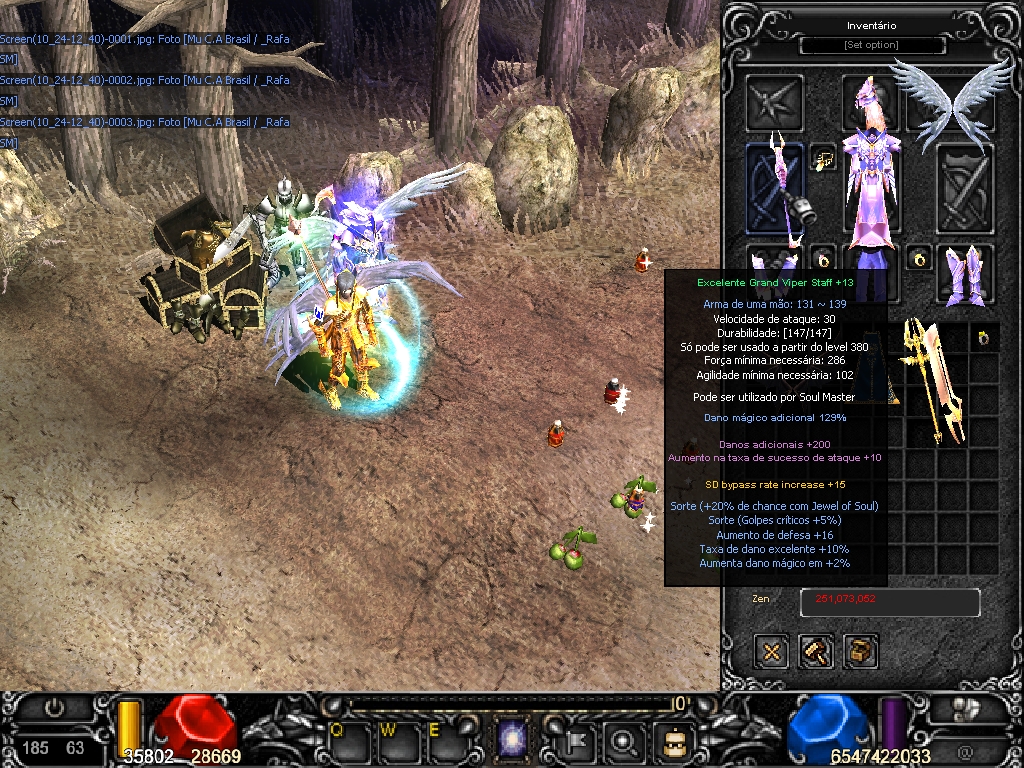Screen dimensions: 1024x768
Task: Click the equipped purple boots slot
Action: click(x=965, y=275)
